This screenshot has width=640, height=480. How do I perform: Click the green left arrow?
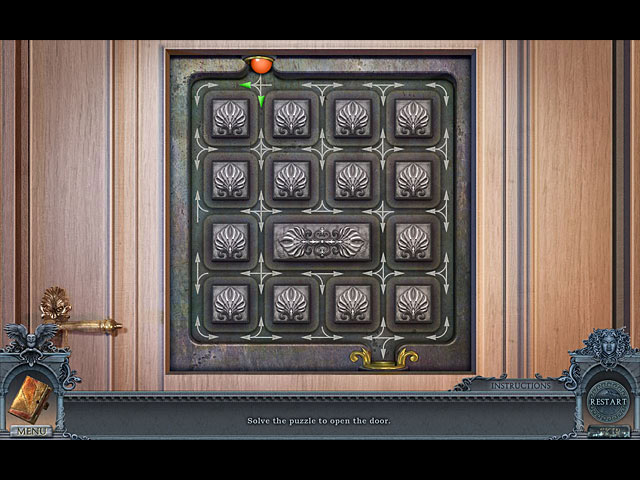(246, 85)
